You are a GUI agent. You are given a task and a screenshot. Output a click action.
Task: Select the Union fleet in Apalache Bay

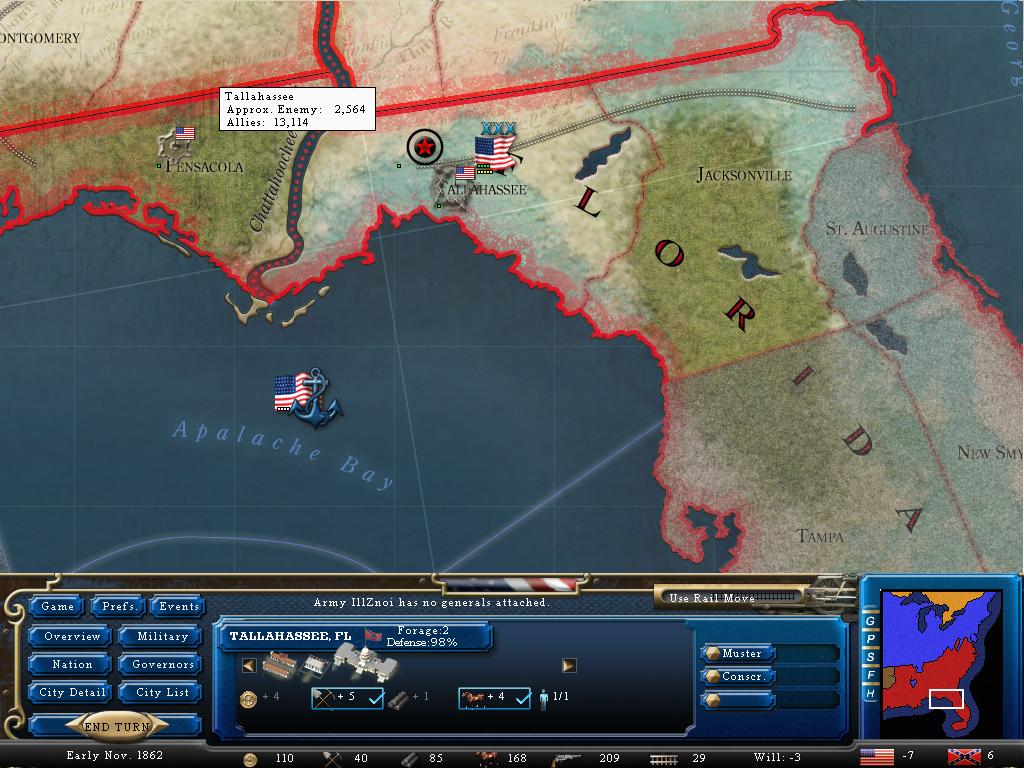tap(307, 397)
